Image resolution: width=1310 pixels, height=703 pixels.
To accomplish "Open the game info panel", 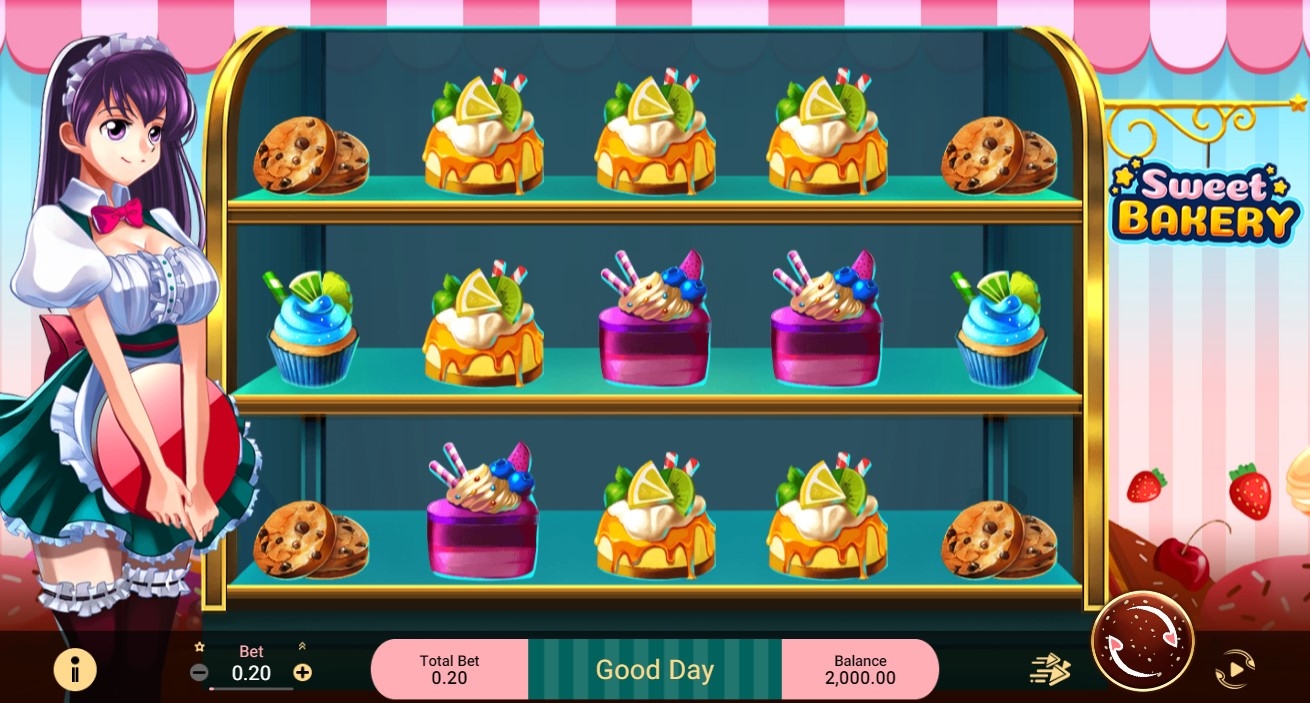I will pyautogui.click(x=75, y=669).
